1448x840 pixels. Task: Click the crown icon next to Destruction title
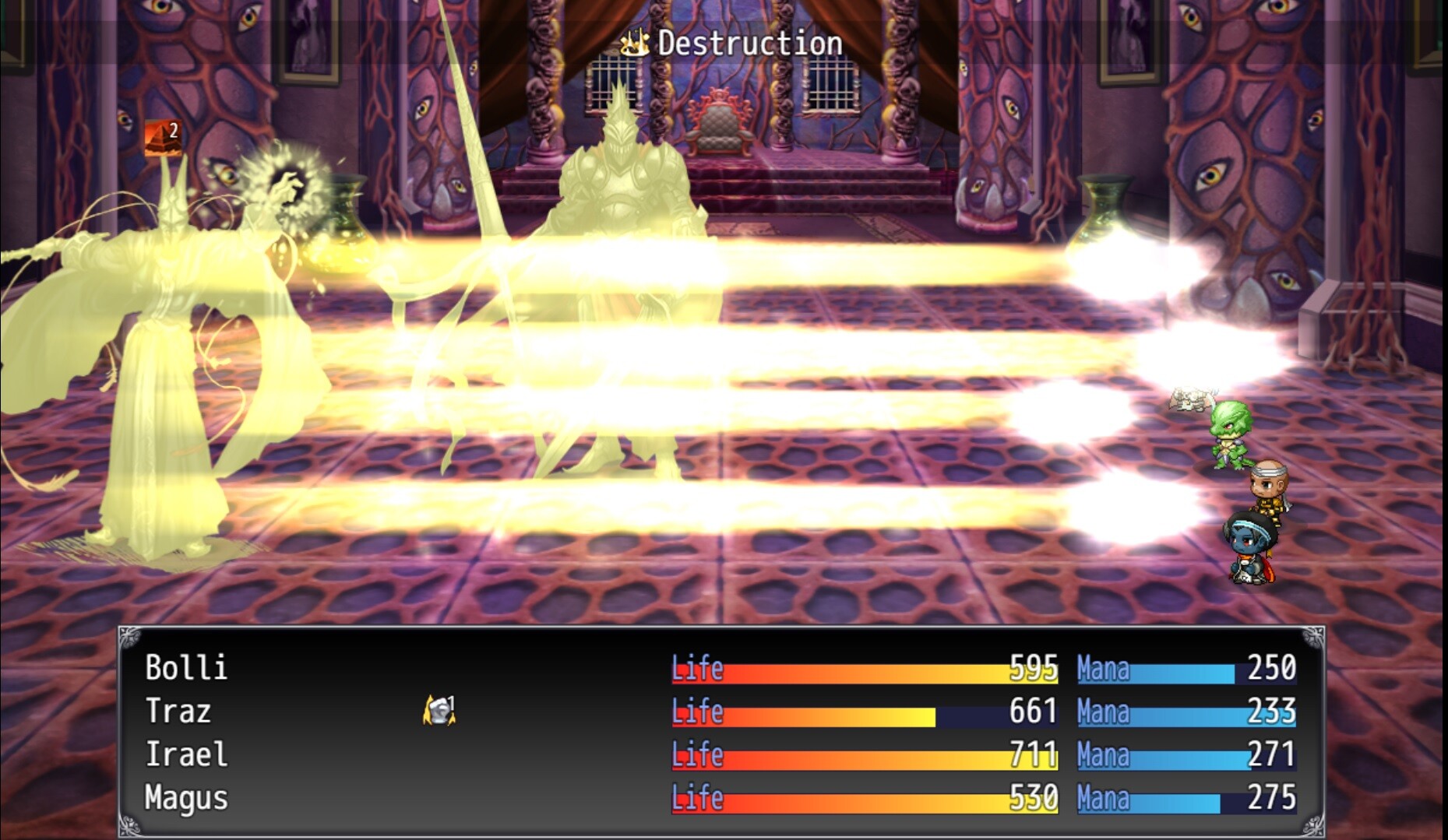(x=636, y=43)
